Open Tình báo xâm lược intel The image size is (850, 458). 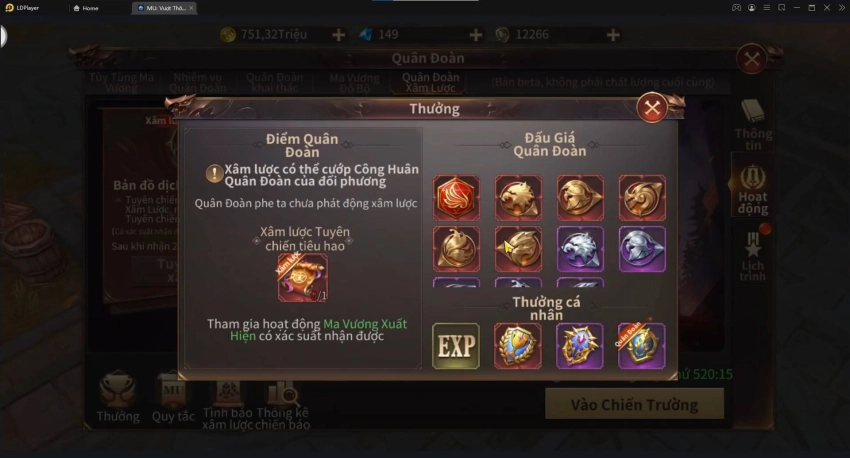coord(226,402)
